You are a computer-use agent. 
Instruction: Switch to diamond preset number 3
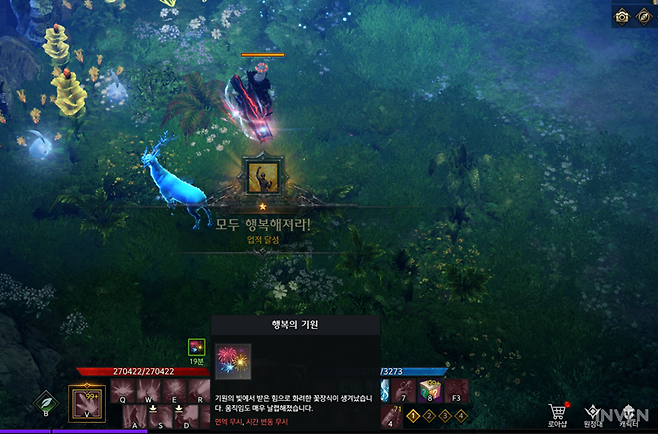(445, 414)
